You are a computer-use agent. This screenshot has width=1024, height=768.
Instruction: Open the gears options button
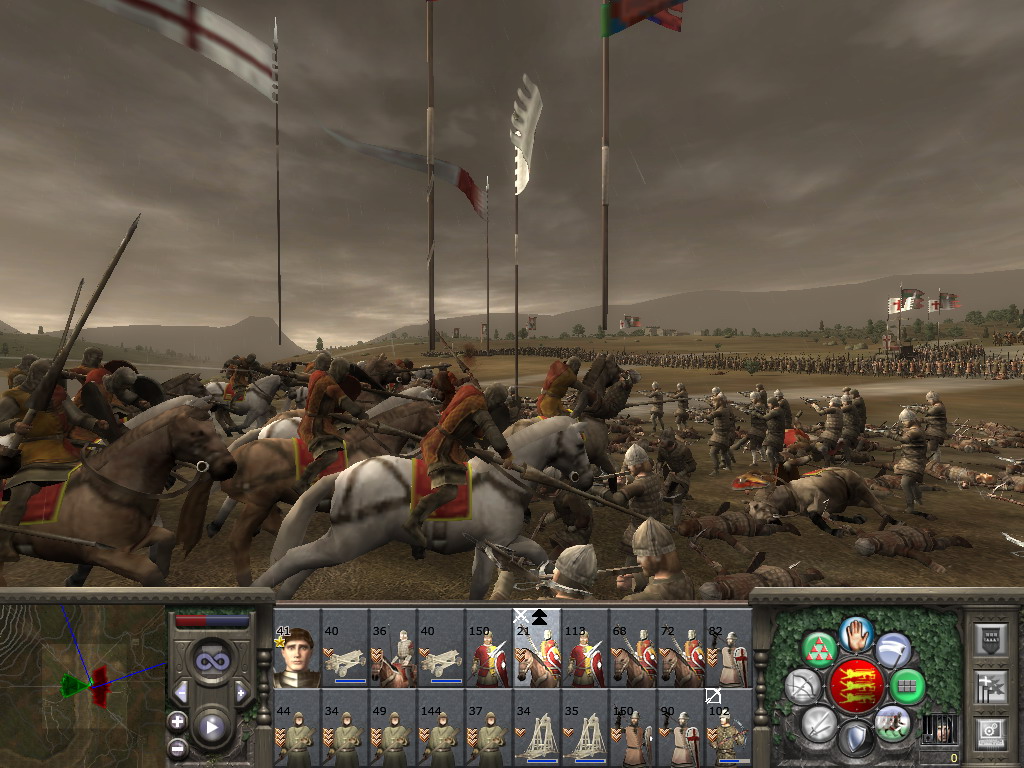(989, 734)
